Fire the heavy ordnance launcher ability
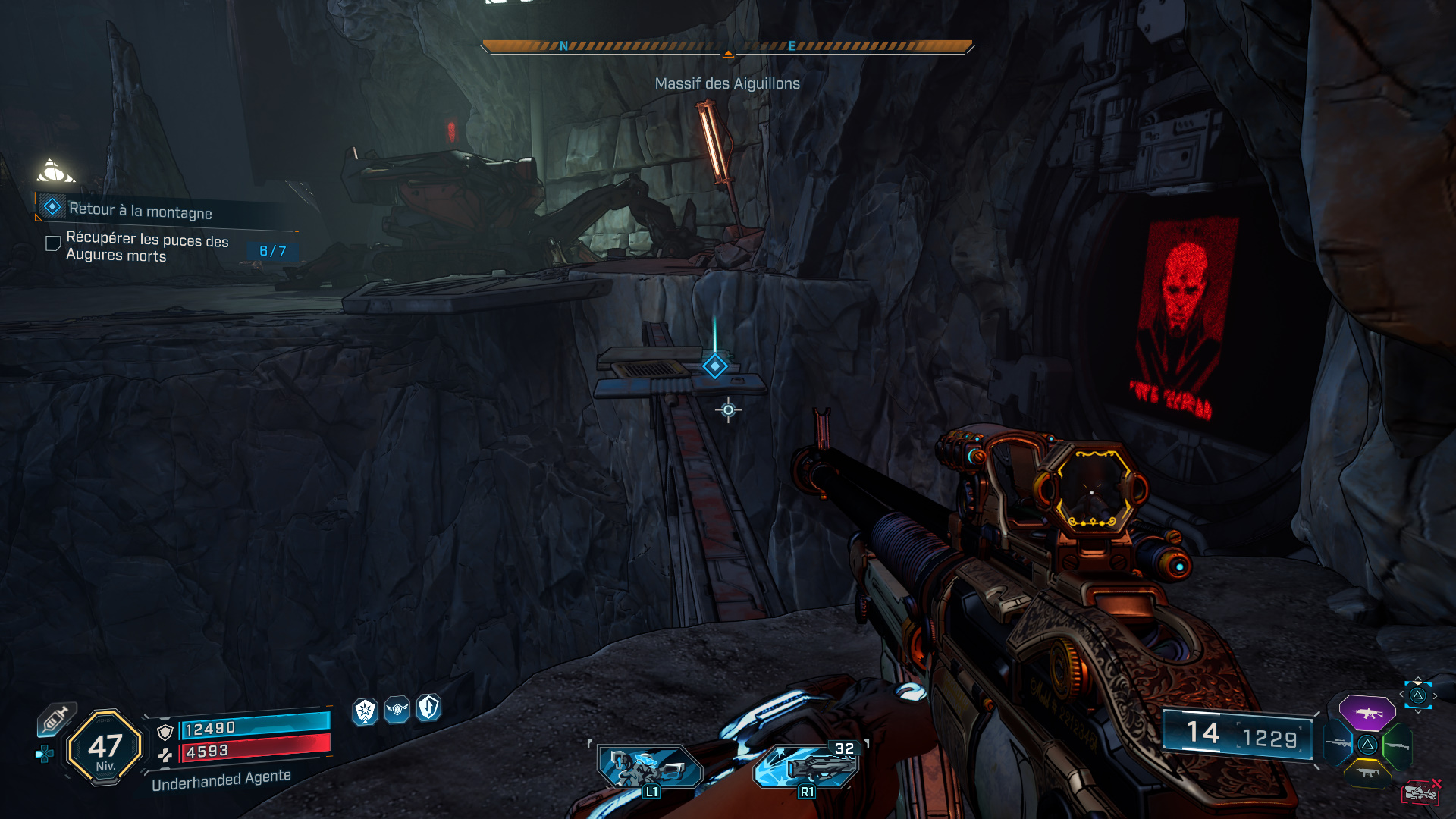This screenshot has width=1456, height=819. coord(806,767)
